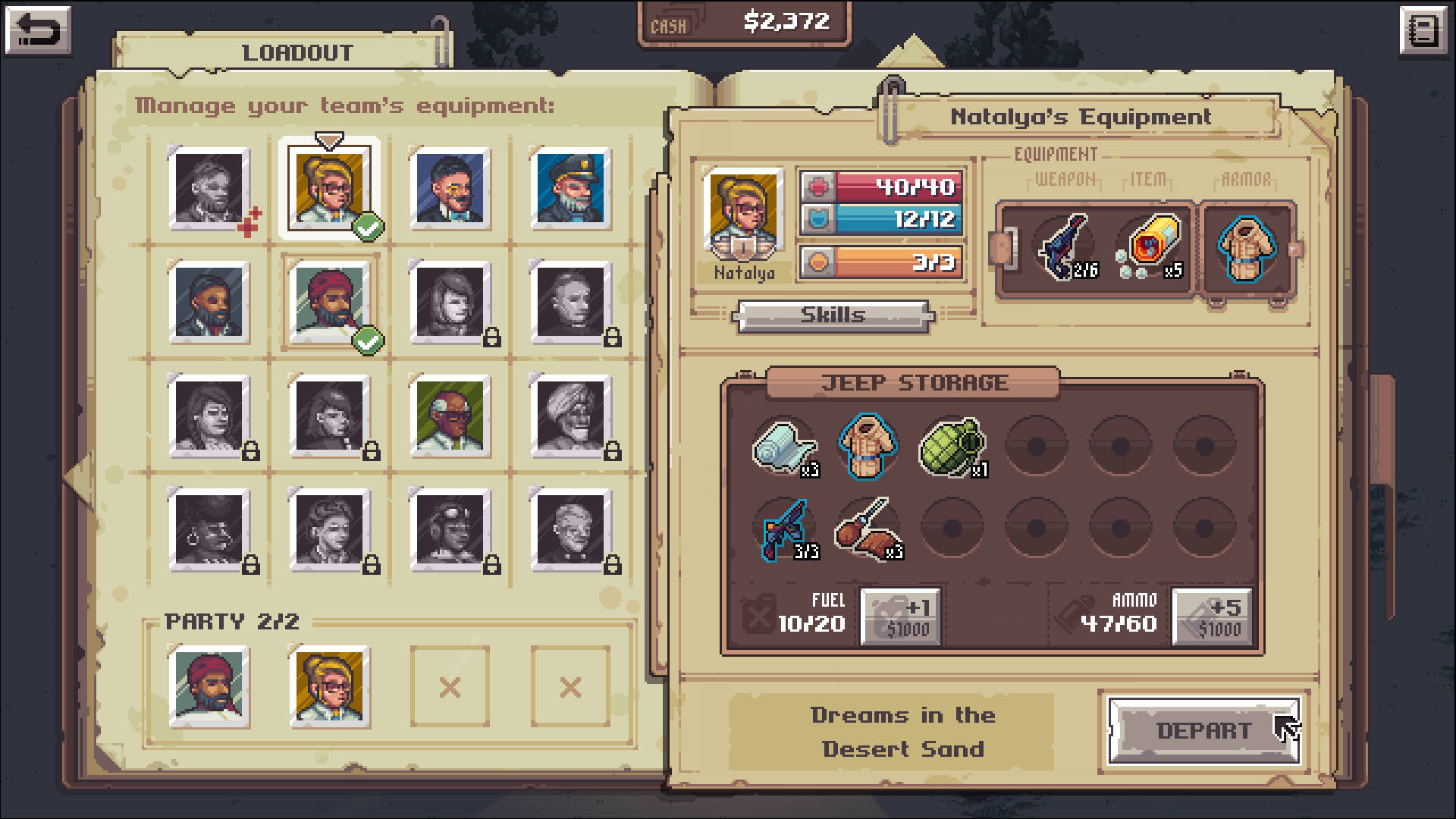Switch to the LOADOUT tab
The image size is (1456, 819).
pyautogui.click(x=297, y=52)
